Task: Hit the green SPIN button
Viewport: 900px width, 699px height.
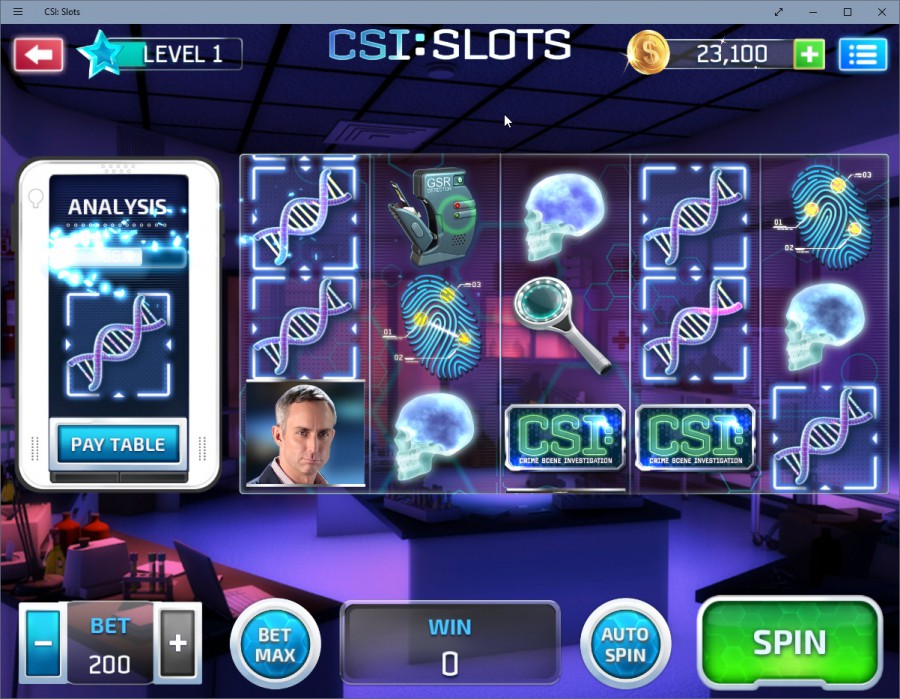Action: tap(789, 642)
